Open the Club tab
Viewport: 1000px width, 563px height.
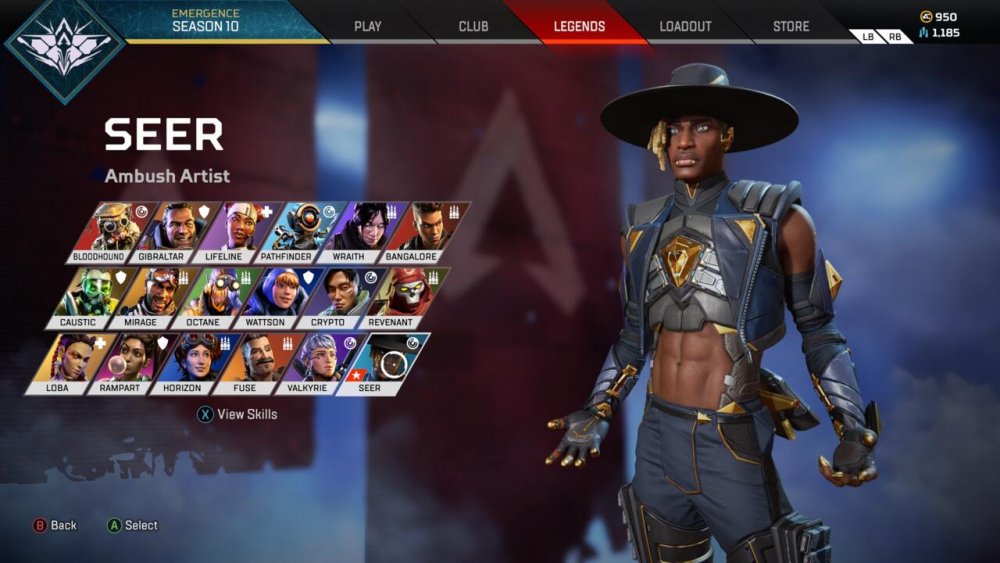(473, 26)
